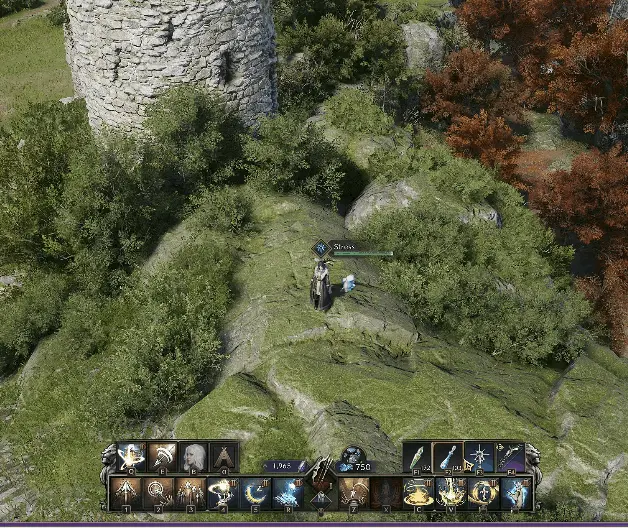The image size is (628, 528).
Task: Use the blue potion in slot F2
Action: pos(448,458)
